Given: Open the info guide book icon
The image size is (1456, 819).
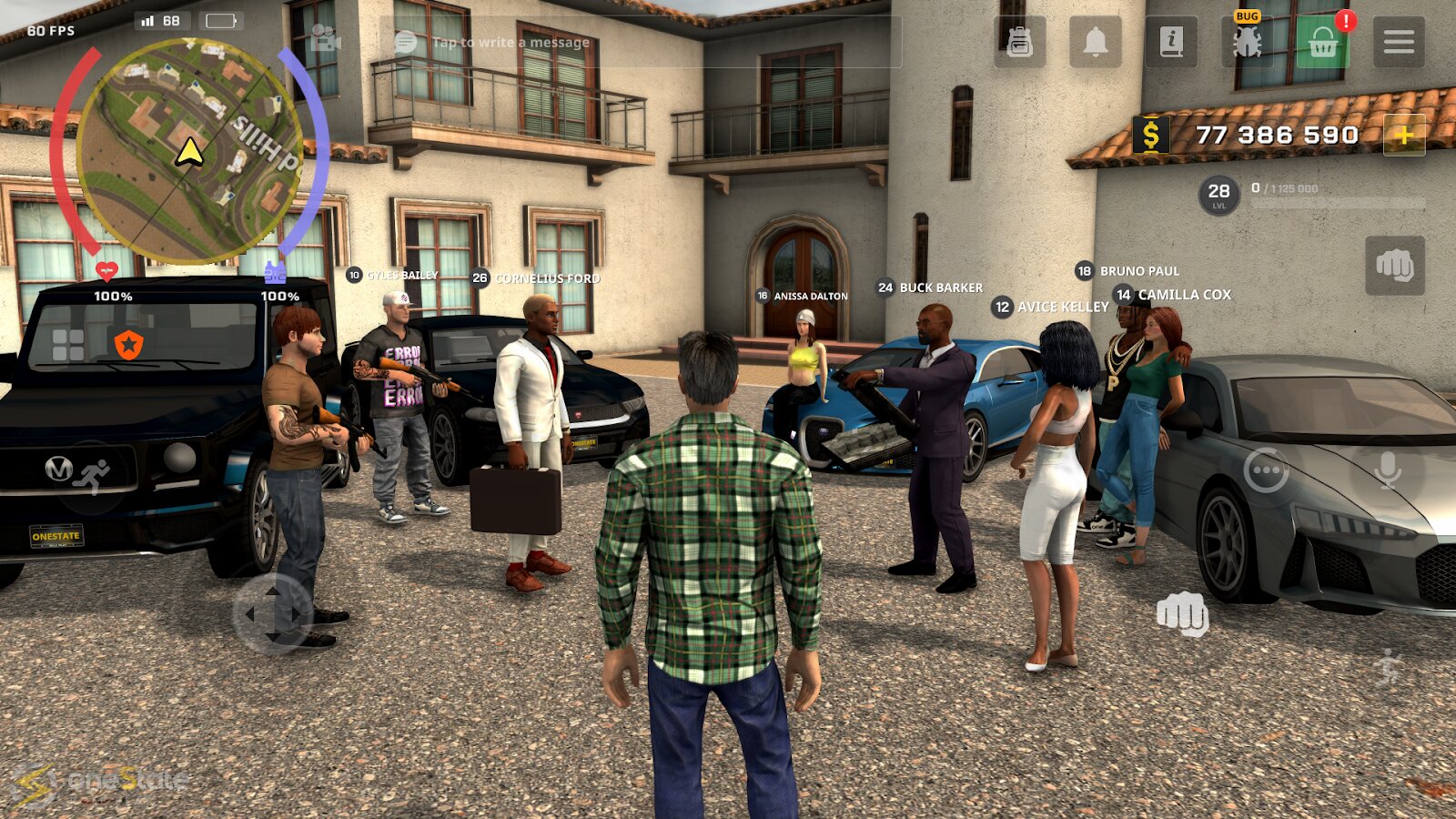Looking at the screenshot, I should (1171, 42).
